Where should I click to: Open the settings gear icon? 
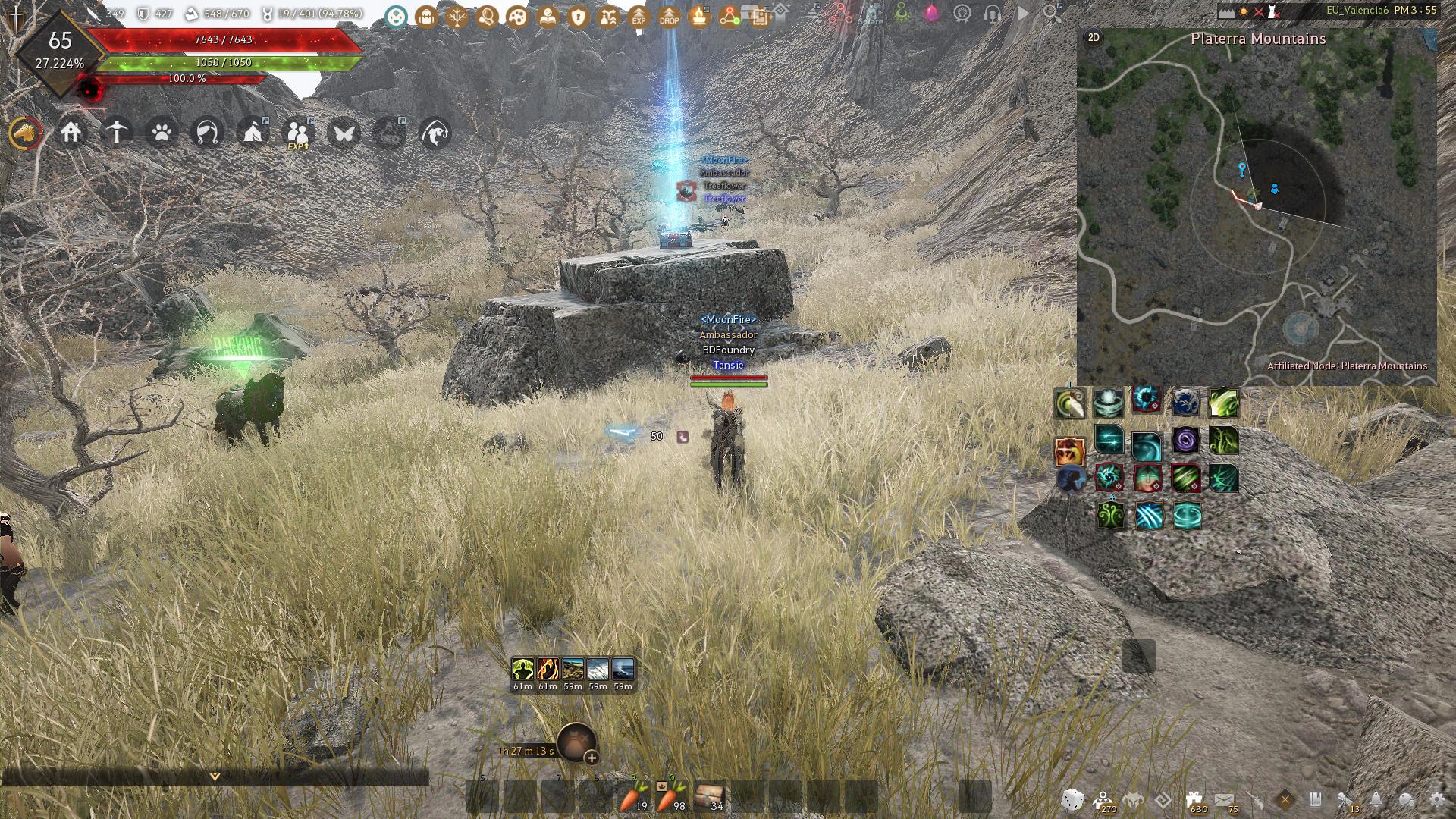(1436, 799)
